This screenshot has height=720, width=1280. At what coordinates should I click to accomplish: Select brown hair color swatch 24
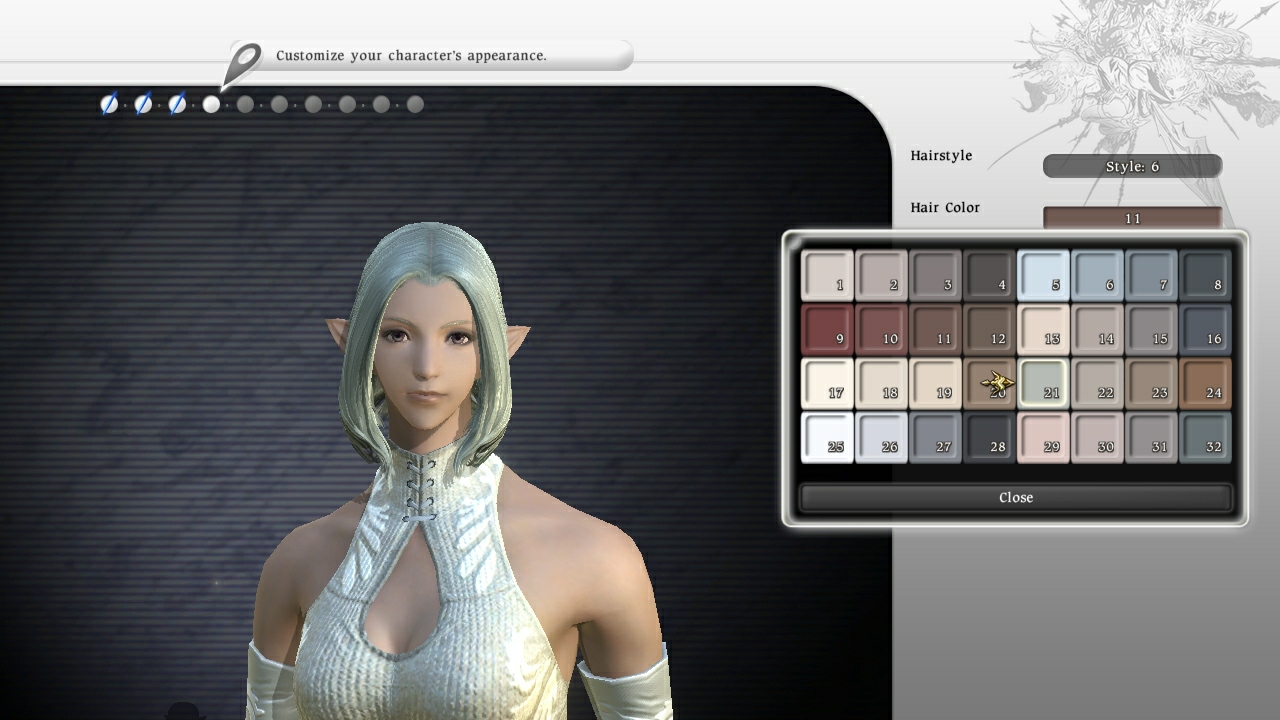(1206, 383)
